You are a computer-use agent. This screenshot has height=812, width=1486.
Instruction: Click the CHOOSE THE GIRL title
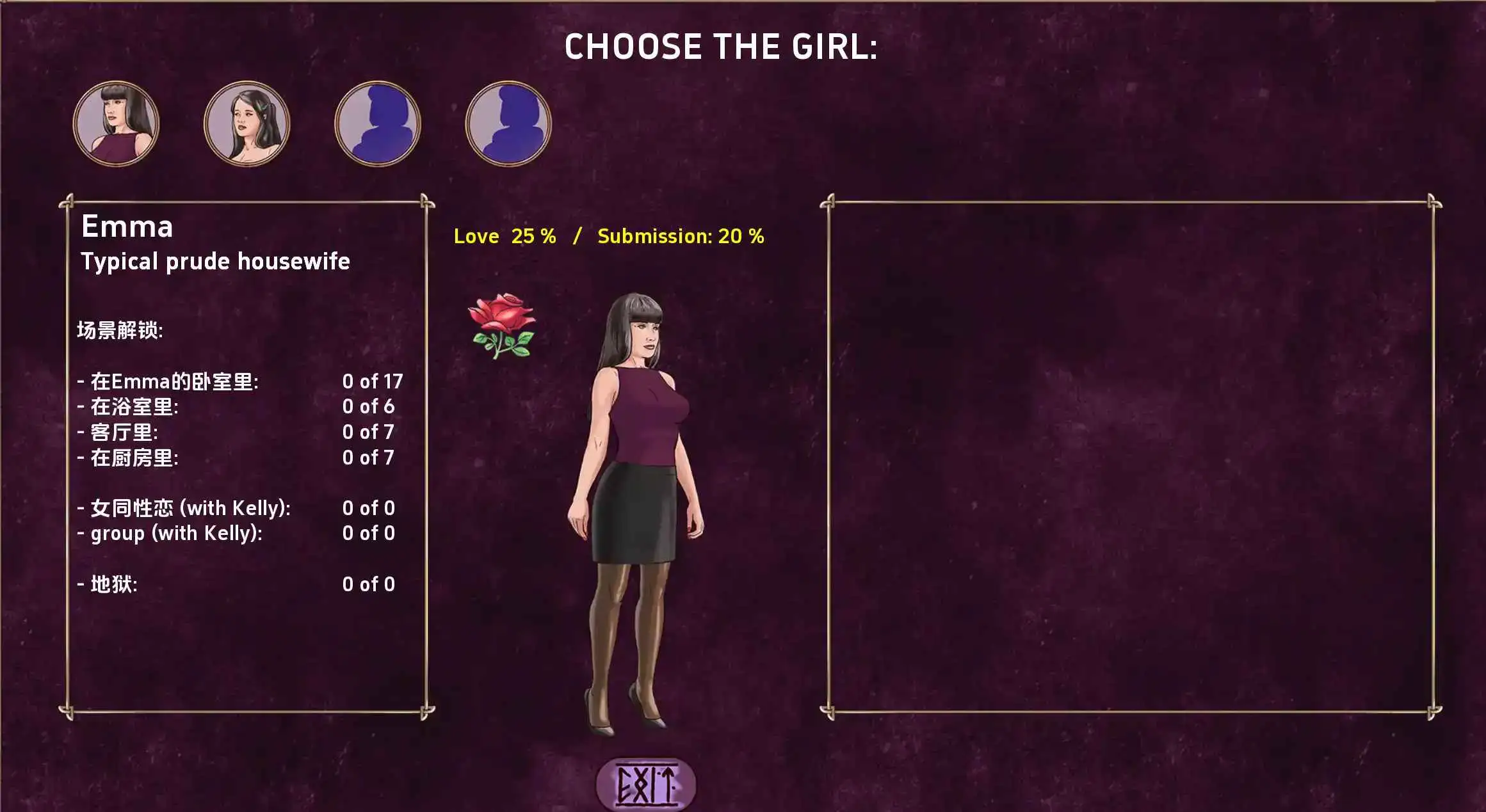(x=722, y=47)
